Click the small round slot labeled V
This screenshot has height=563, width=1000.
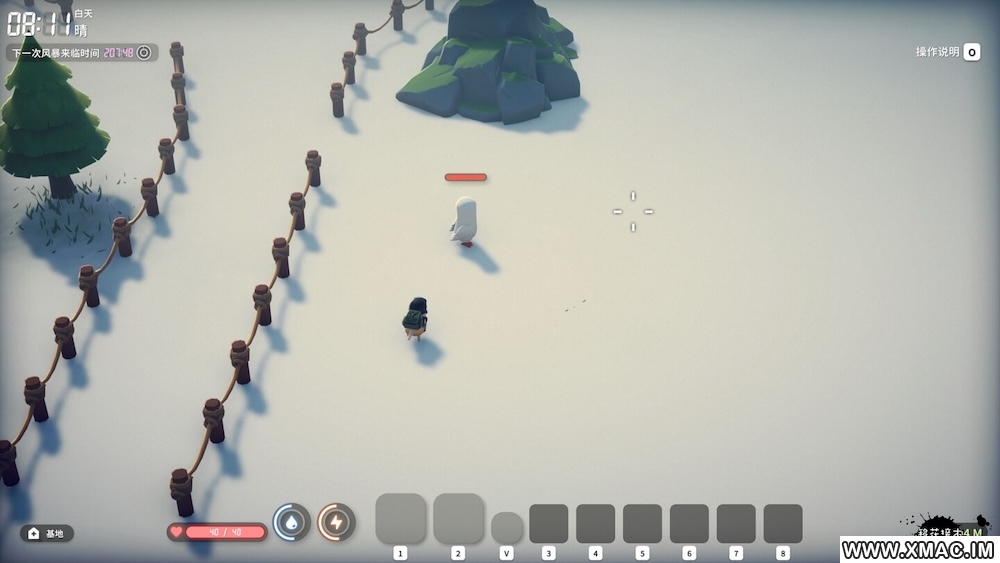507,527
